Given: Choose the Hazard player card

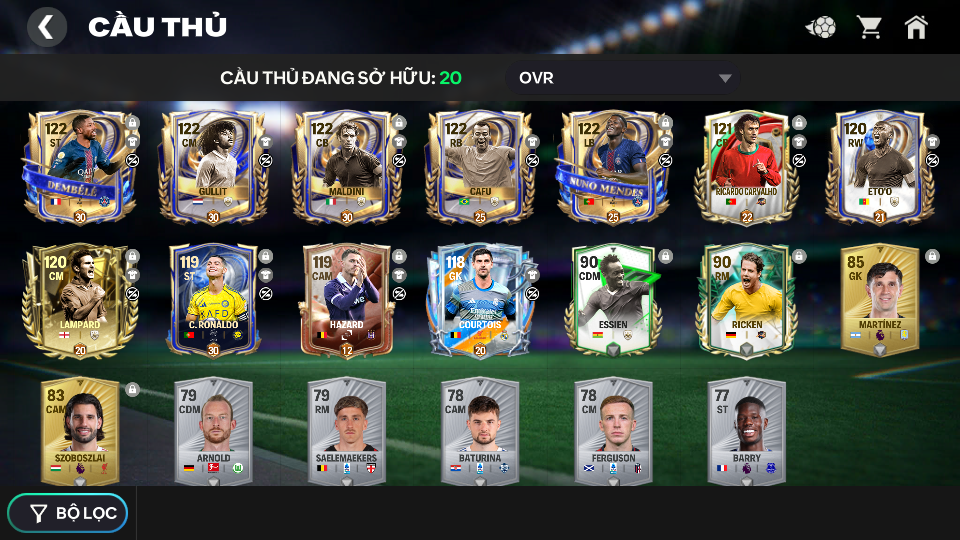Looking at the screenshot, I should pos(346,300).
